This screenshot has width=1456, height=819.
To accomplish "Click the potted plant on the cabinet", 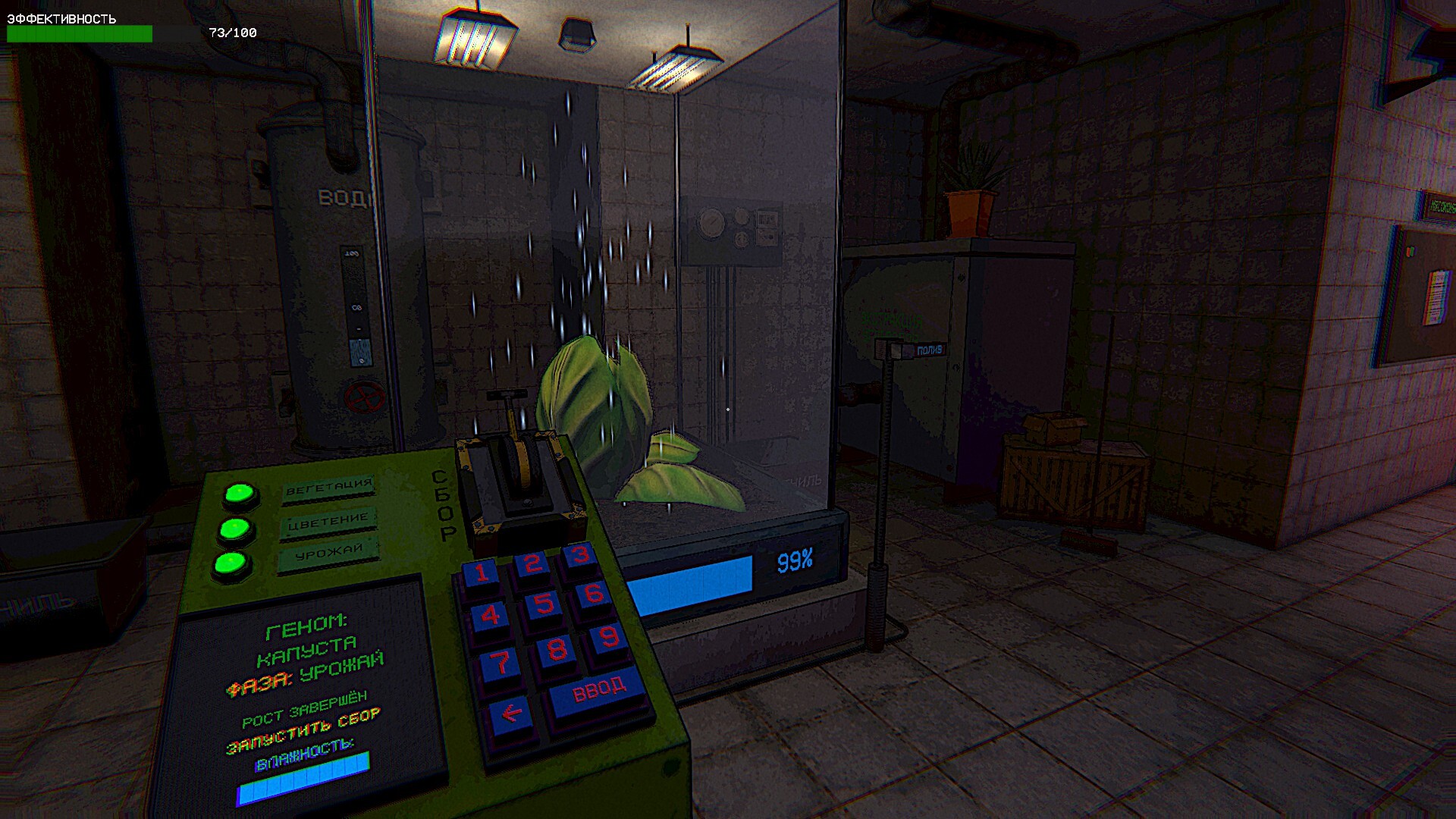I will click(x=973, y=186).
